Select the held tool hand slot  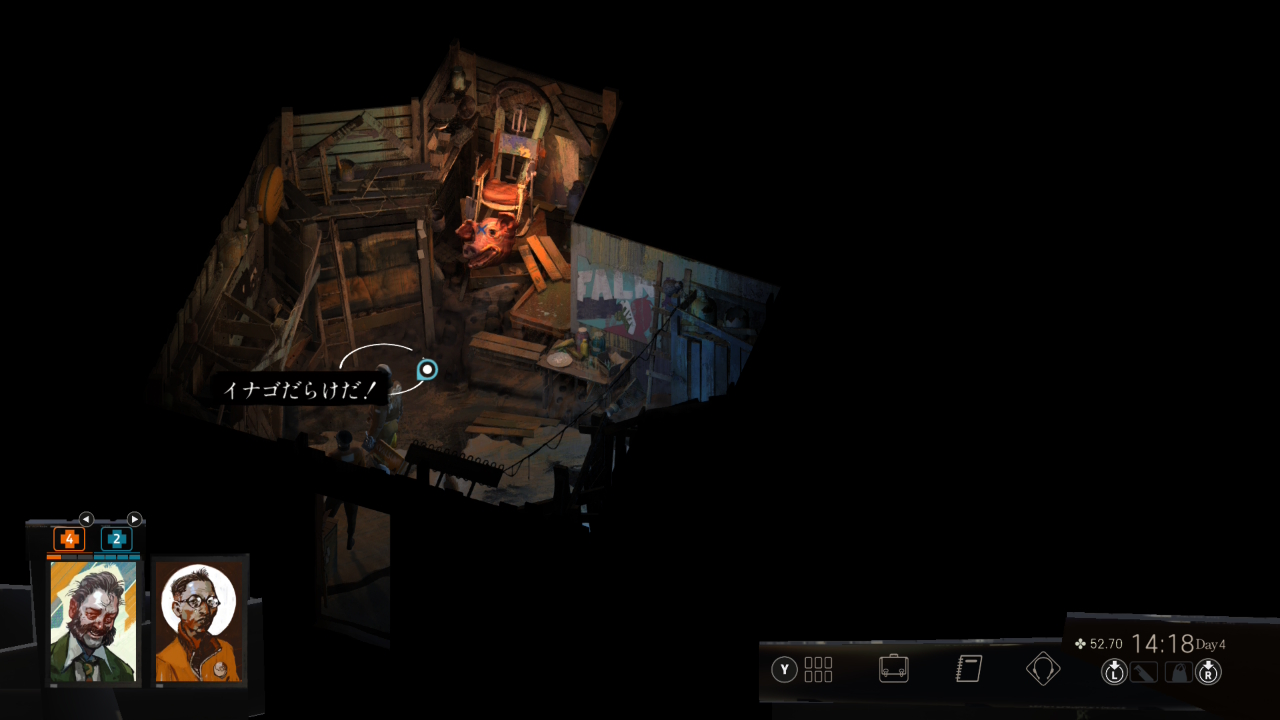pyautogui.click(x=1144, y=673)
